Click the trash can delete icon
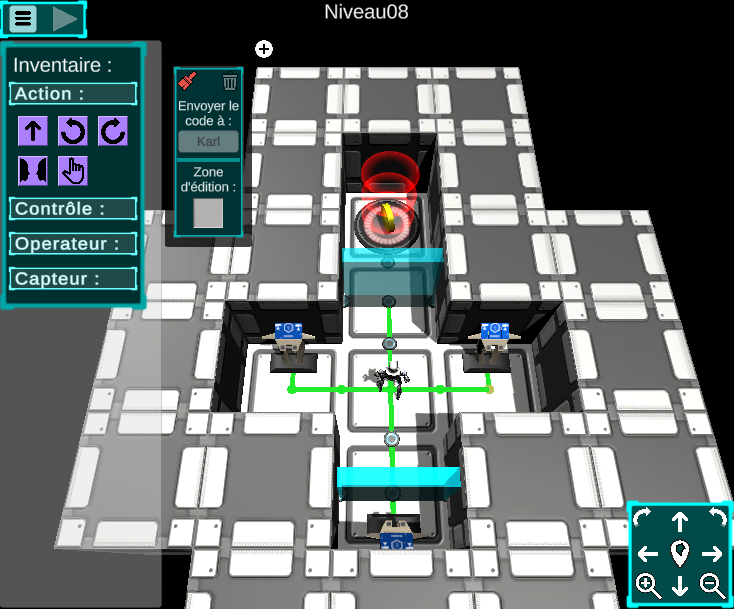Viewport: 734px width, 609px height. tap(230, 82)
